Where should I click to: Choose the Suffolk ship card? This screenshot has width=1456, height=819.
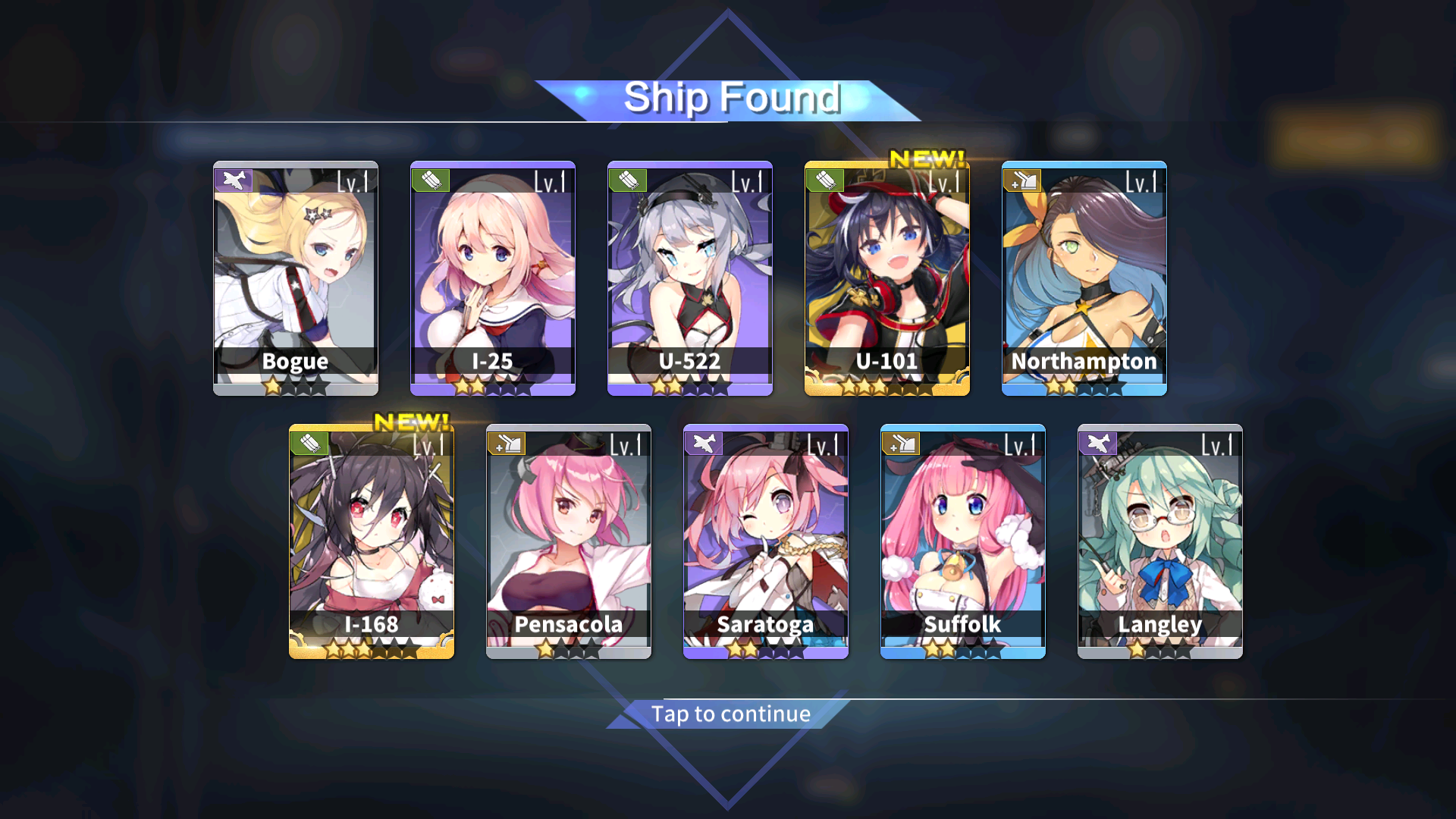(963, 541)
